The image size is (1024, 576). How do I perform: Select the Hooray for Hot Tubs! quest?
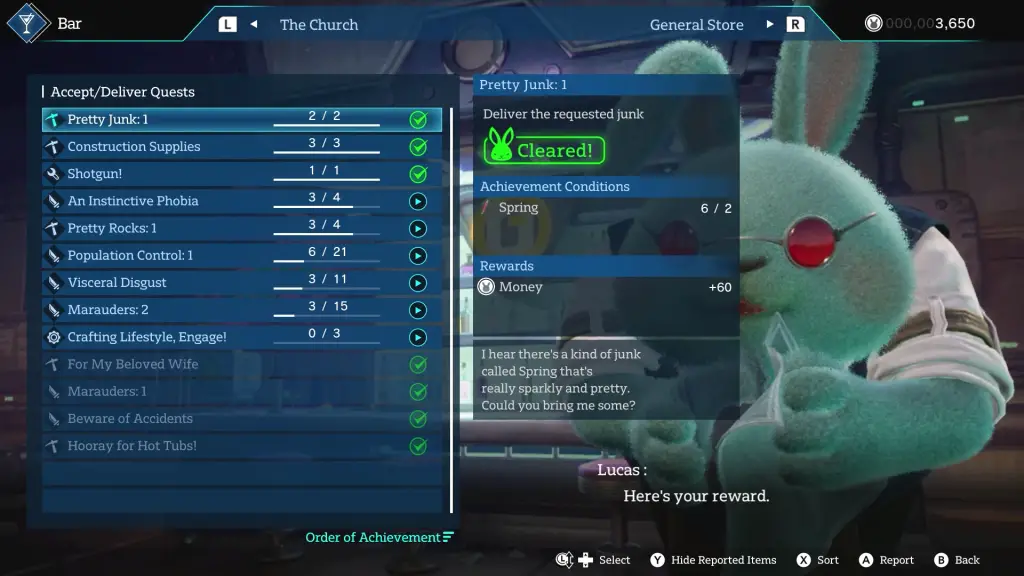(241, 446)
